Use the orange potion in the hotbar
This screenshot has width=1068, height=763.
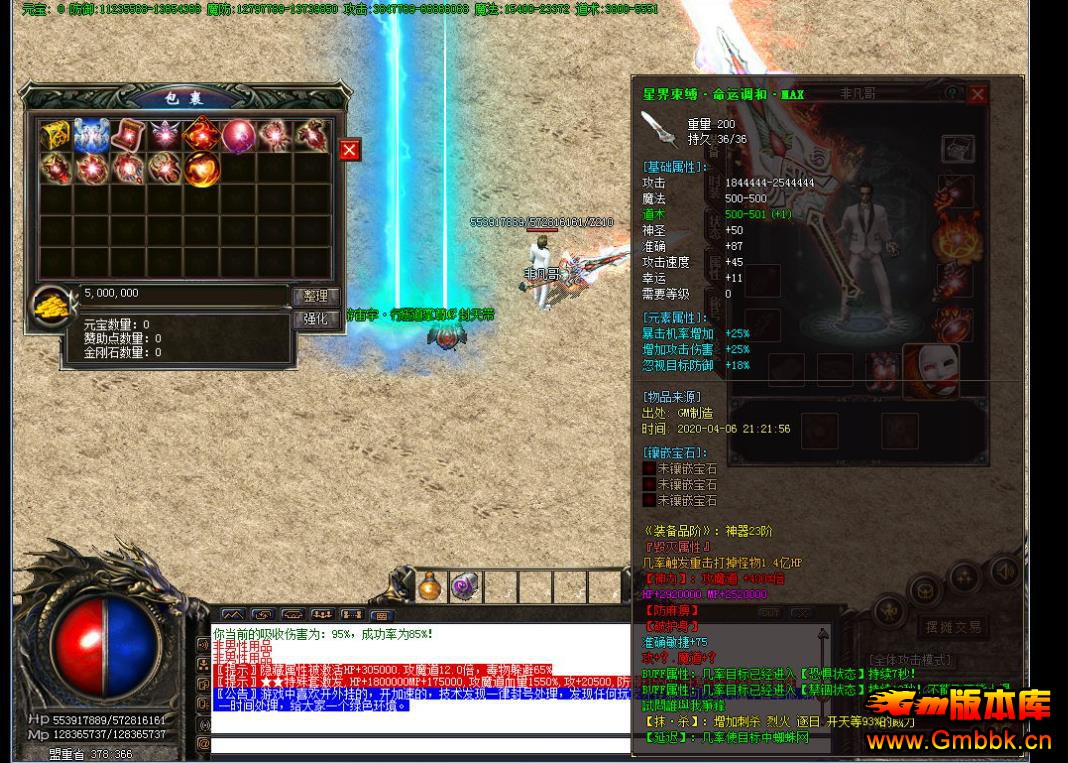430,586
